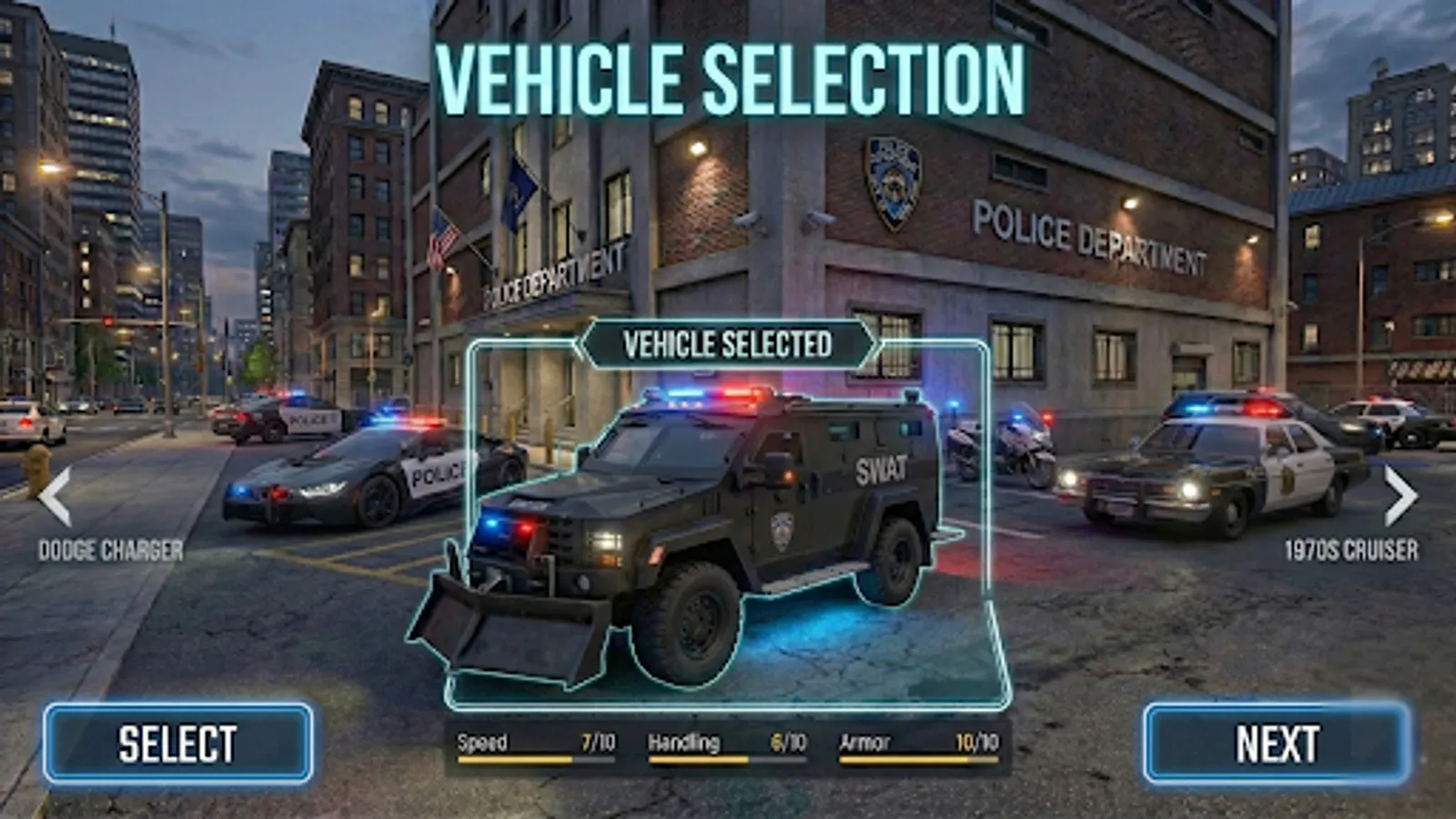The height and width of the screenshot is (819, 1456).
Task: Click the left navigation arrow for Dodge Charger
Action: coord(56,495)
